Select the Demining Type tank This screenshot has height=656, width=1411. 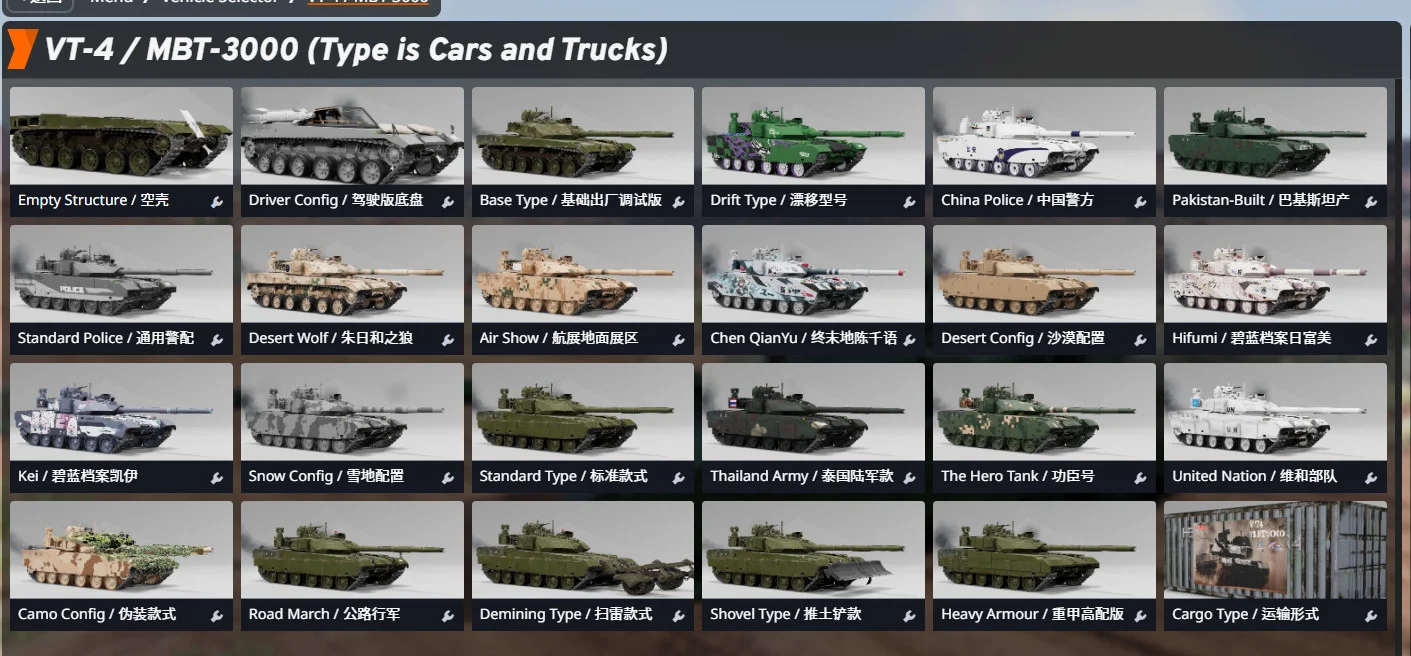[582, 552]
